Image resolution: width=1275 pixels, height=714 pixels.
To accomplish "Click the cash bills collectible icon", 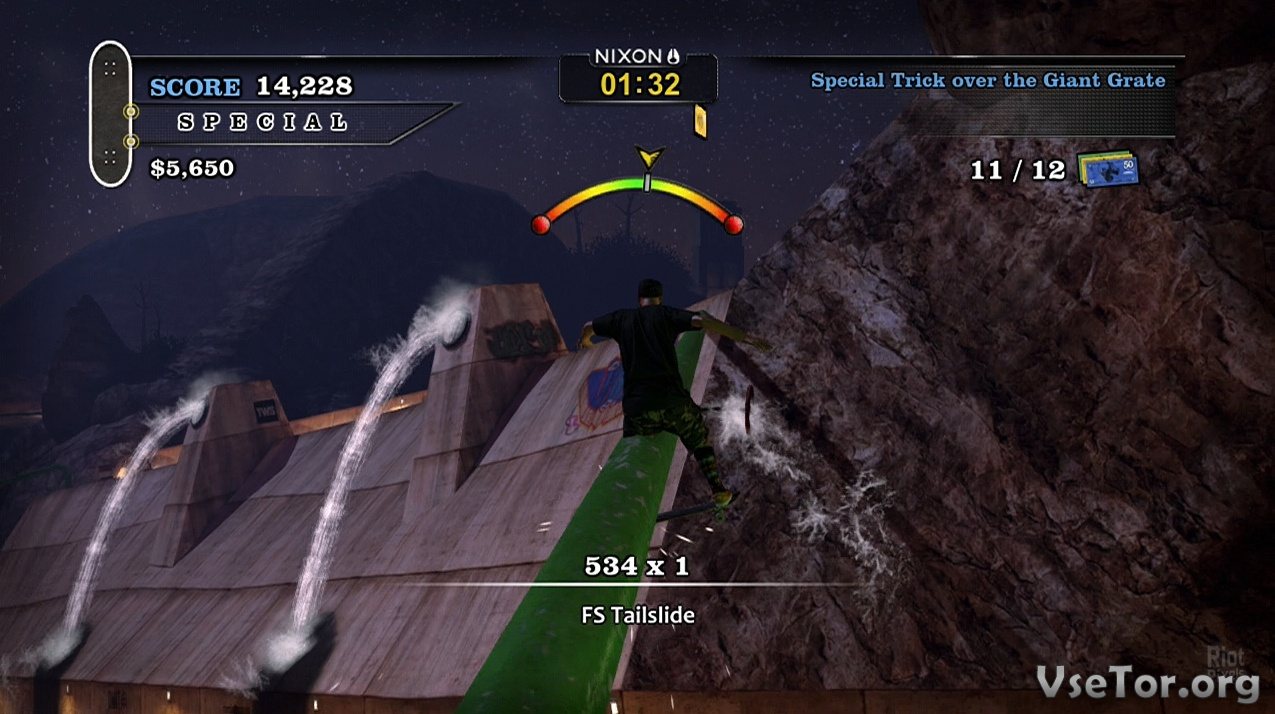I will point(1108,169).
